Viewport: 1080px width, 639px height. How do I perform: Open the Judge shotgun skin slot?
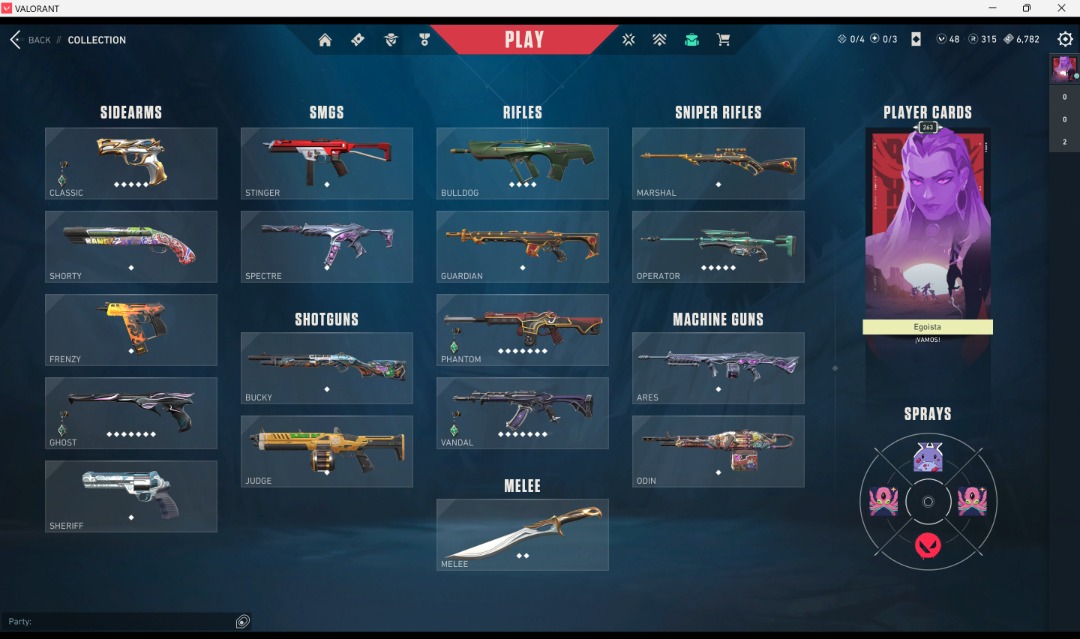point(327,451)
